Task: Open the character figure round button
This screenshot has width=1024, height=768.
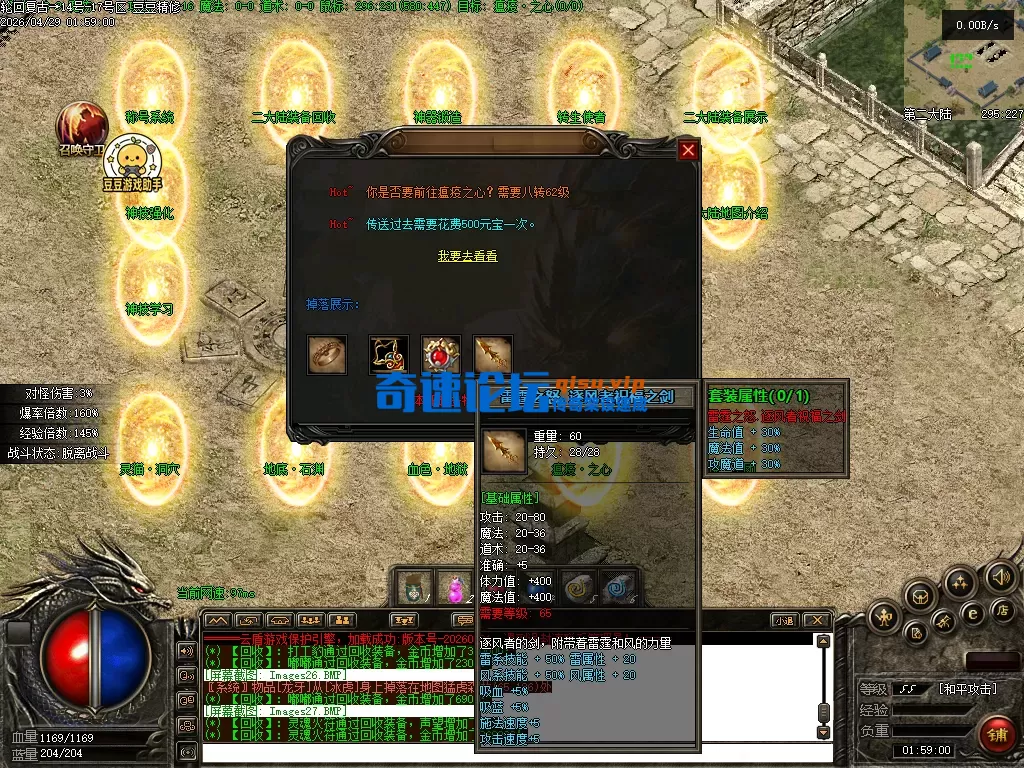Action: [x=884, y=618]
